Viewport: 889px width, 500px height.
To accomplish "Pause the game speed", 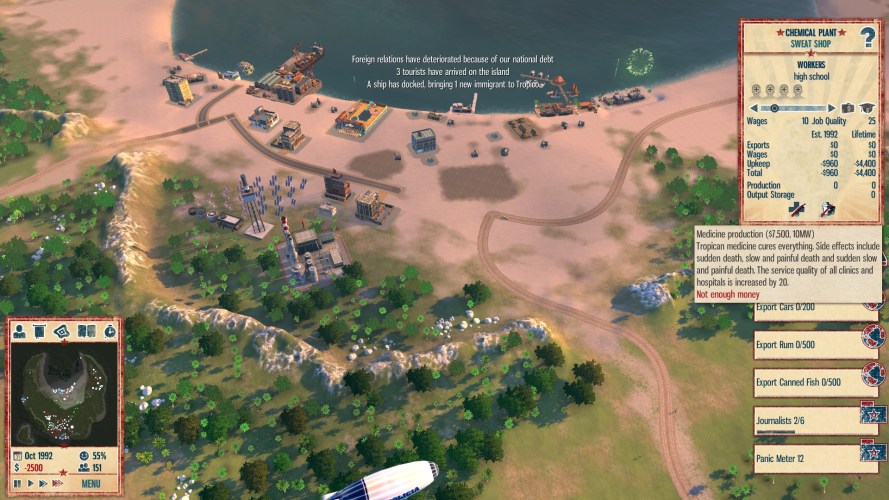I will [x=18, y=483].
